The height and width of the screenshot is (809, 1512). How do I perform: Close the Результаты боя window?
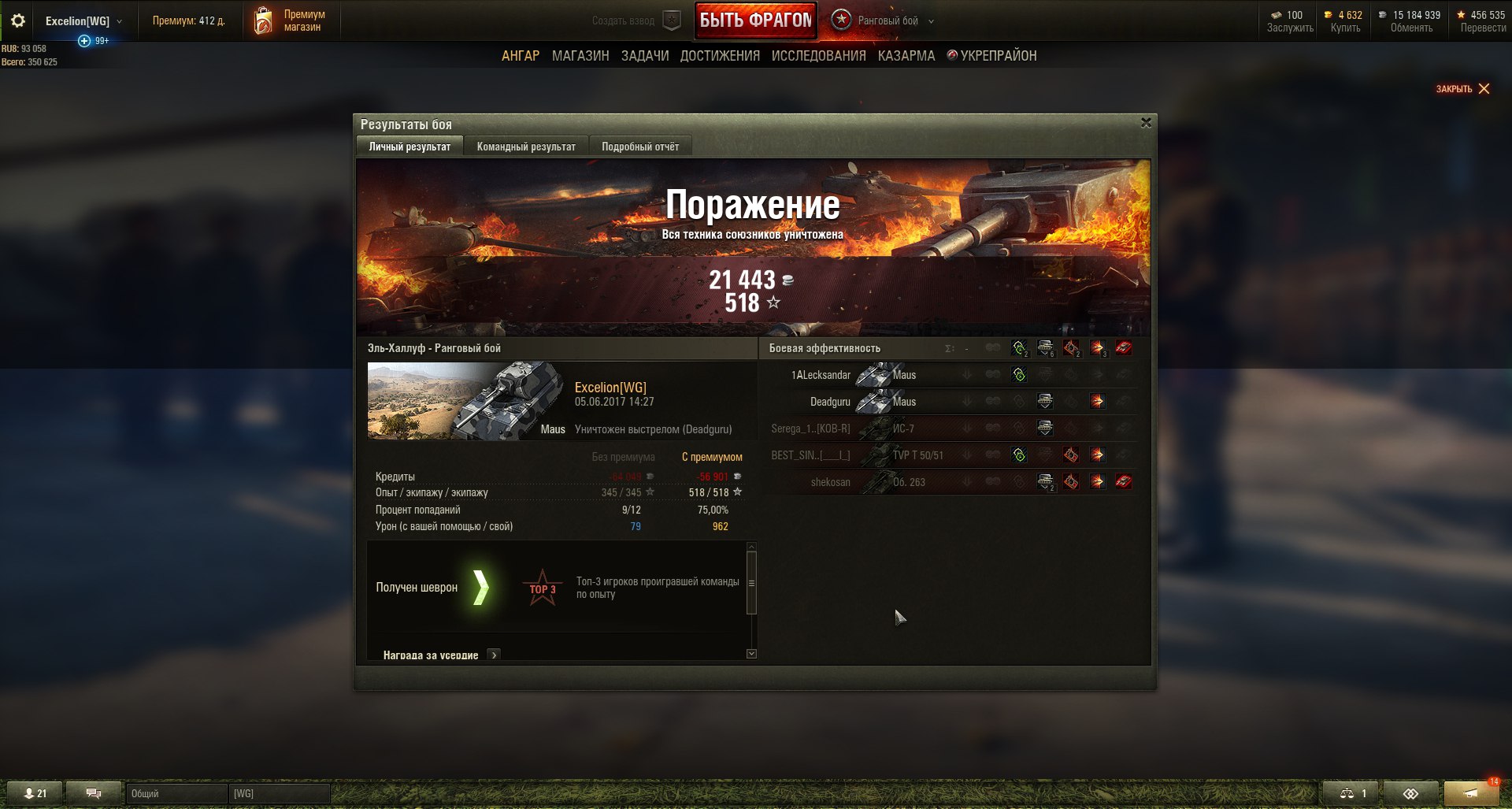(x=1146, y=123)
